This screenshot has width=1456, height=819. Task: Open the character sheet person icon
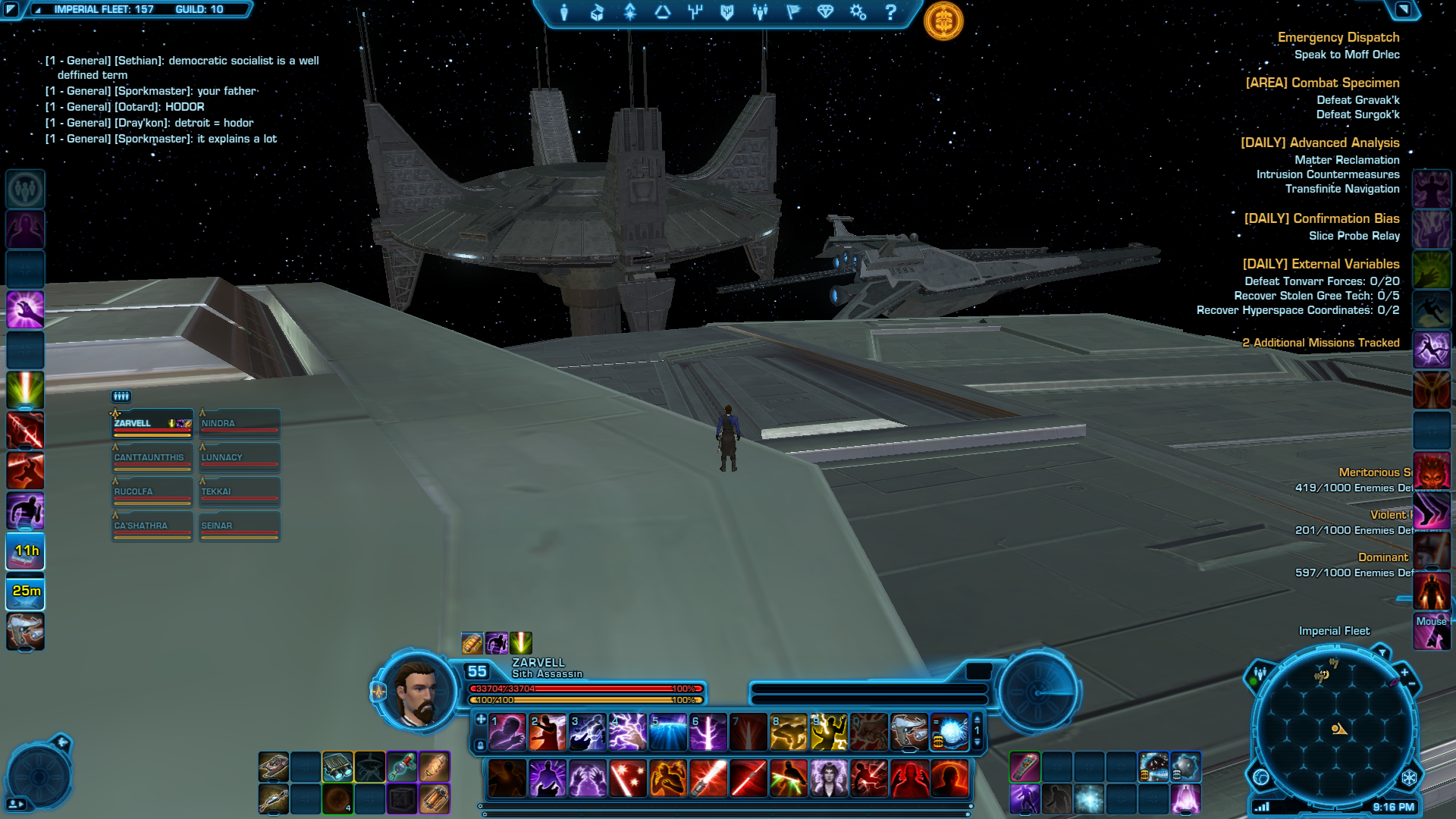(x=565, y=12)
